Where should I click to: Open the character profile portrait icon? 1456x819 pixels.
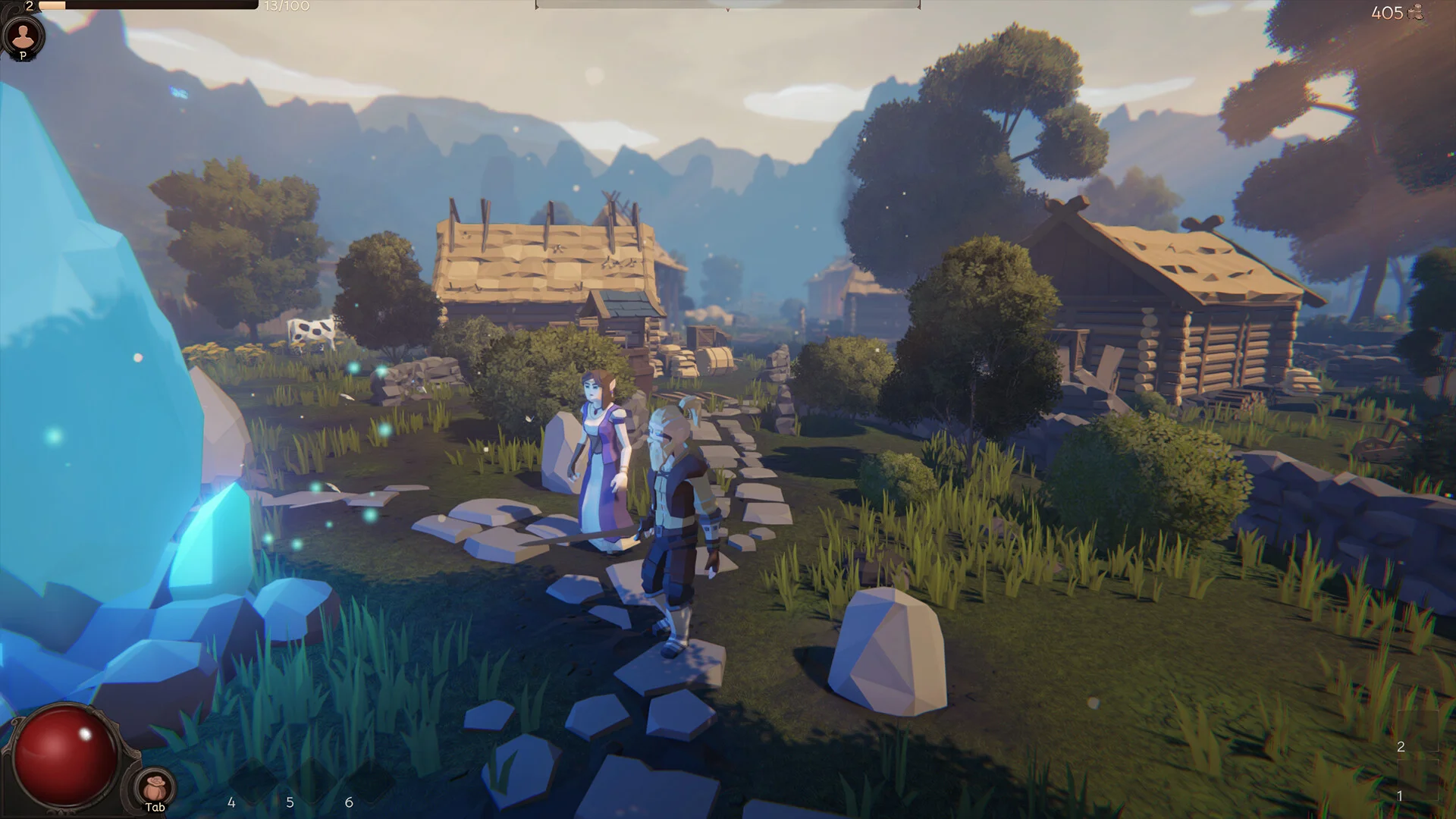[x=24, y=35]
